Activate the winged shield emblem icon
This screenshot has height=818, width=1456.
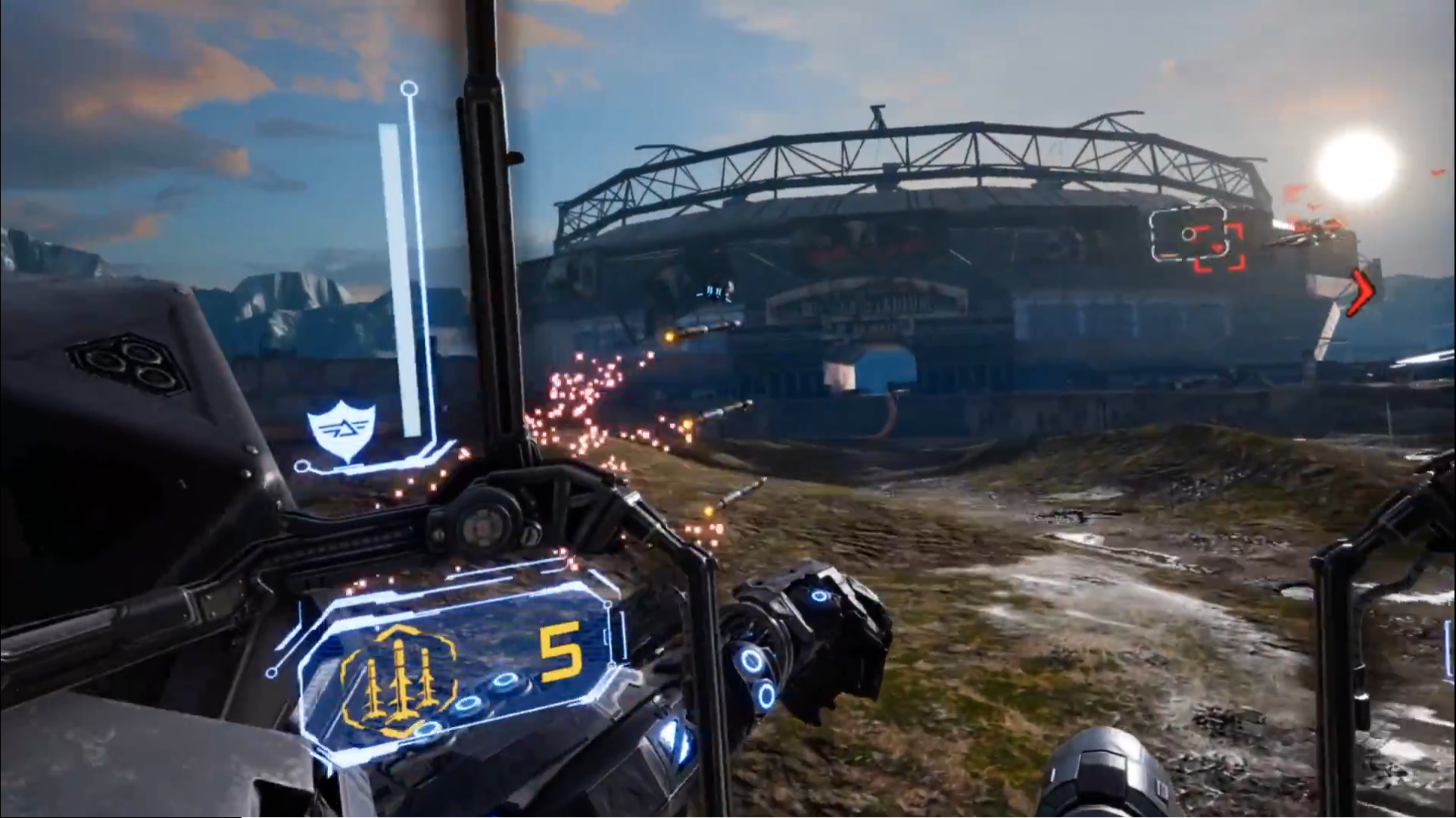click(341, 432)
